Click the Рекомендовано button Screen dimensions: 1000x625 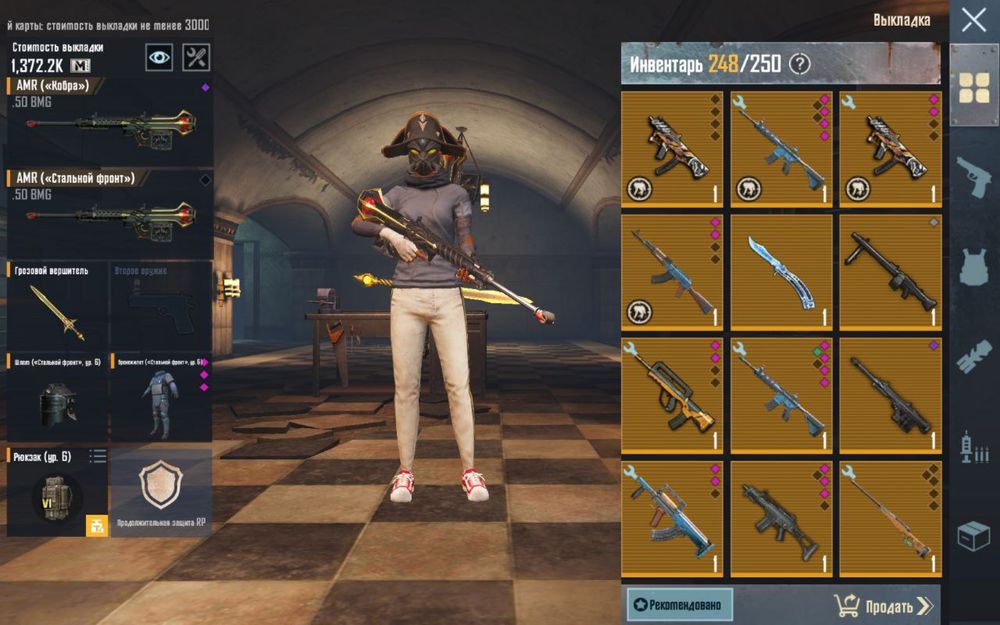(680, 605)
